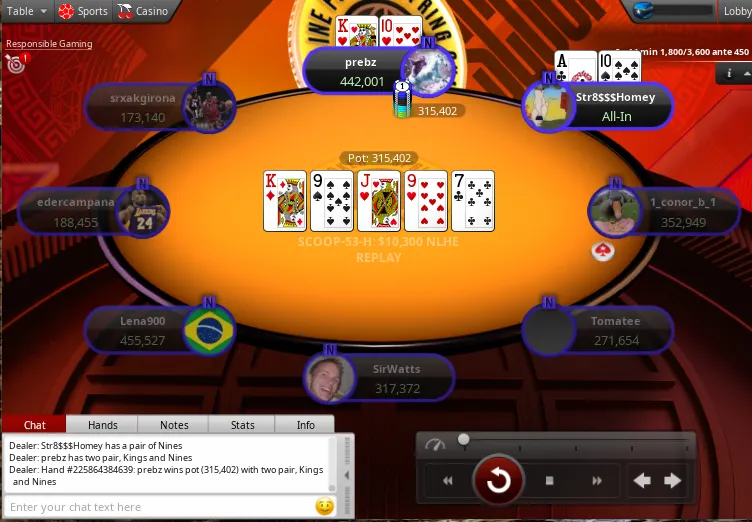Stop the hand replay
The width and height of the screenshot is (752, 522).
549,481
